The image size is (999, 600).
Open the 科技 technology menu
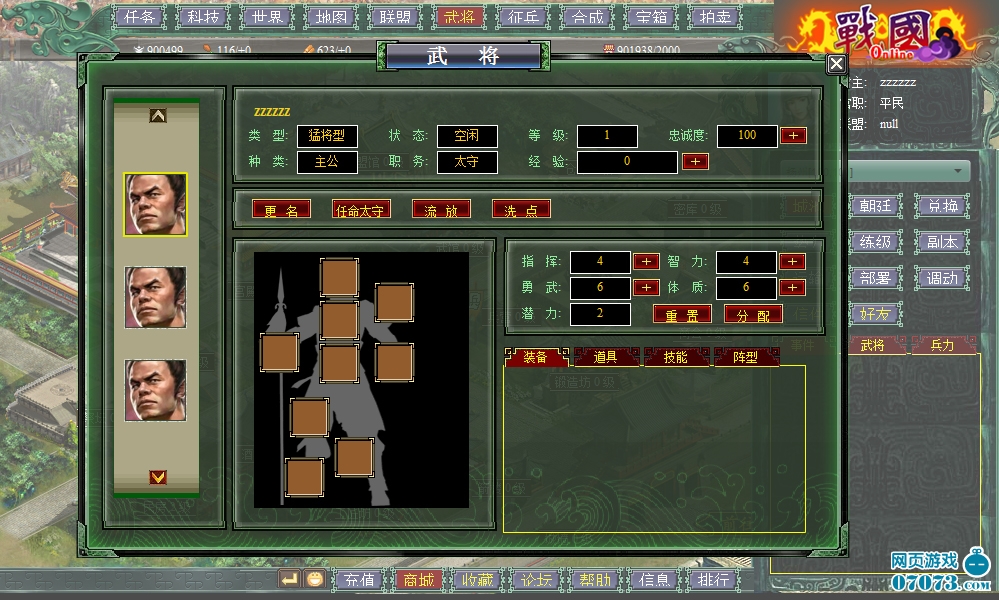pos(203,17)
